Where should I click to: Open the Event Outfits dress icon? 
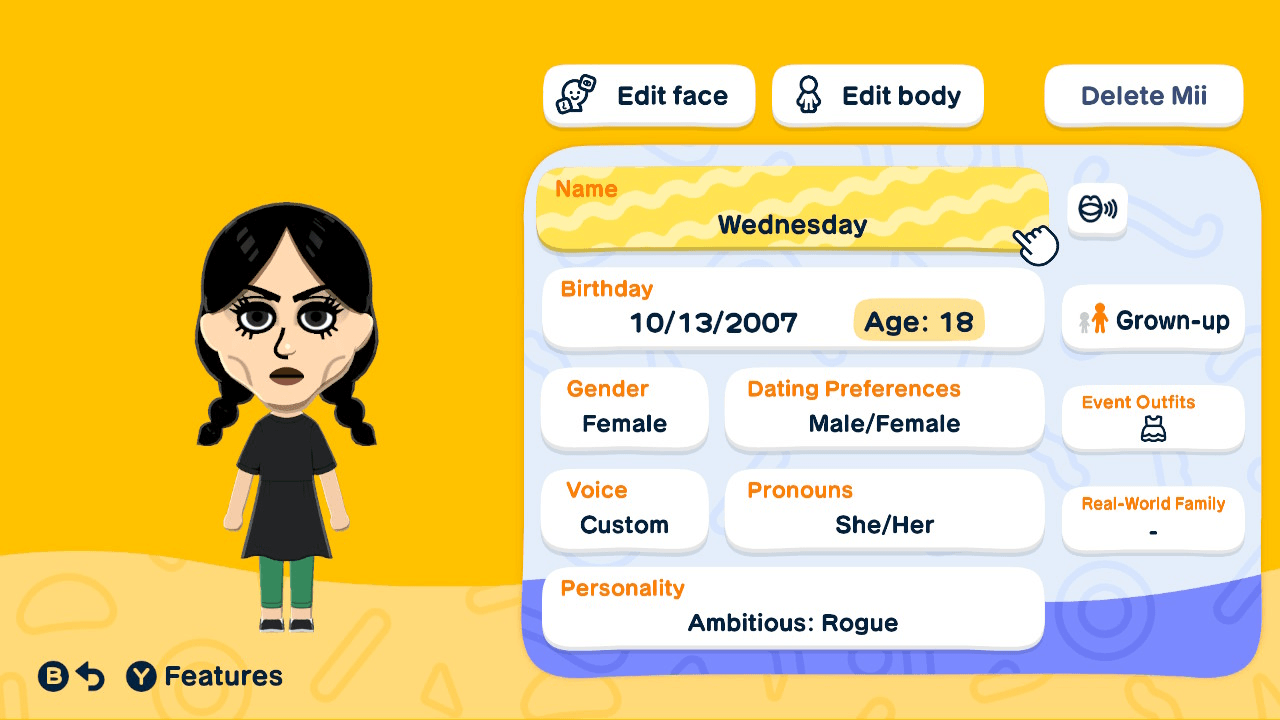(1152, 428)
